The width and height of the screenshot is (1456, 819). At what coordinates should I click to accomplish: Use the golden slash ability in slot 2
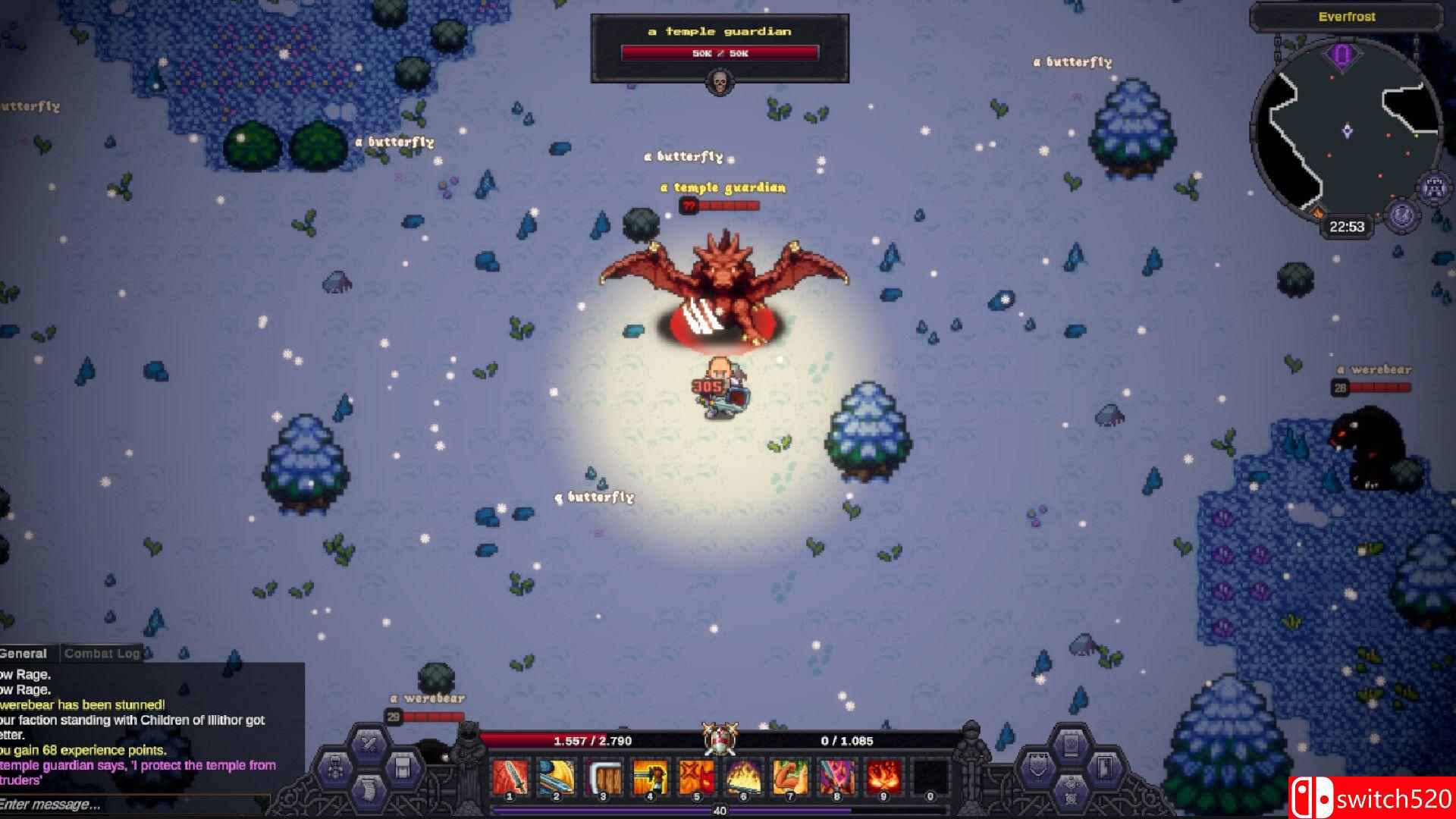point(557,777)
